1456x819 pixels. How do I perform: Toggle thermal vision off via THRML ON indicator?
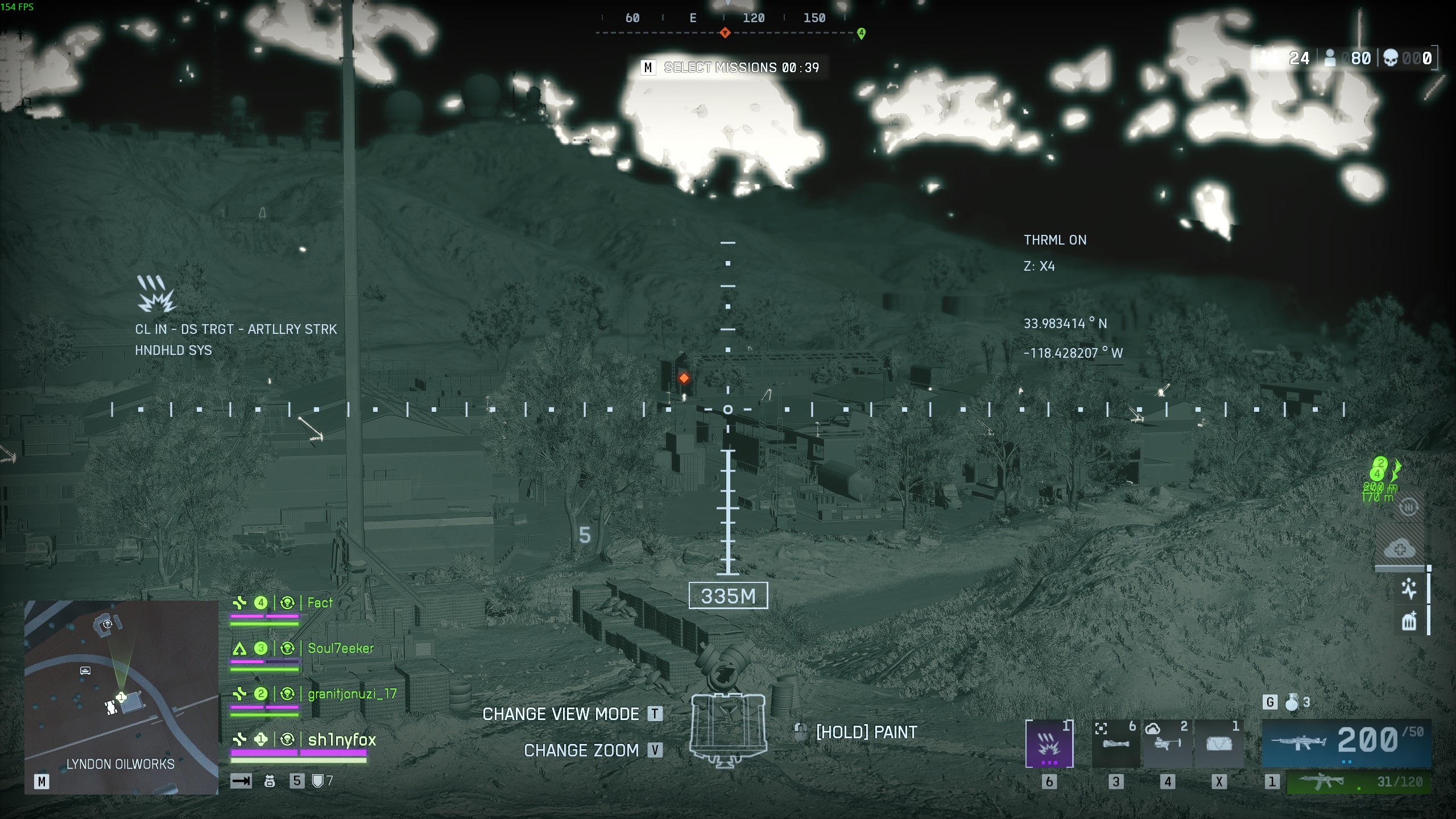click(x=1055, y=239)
